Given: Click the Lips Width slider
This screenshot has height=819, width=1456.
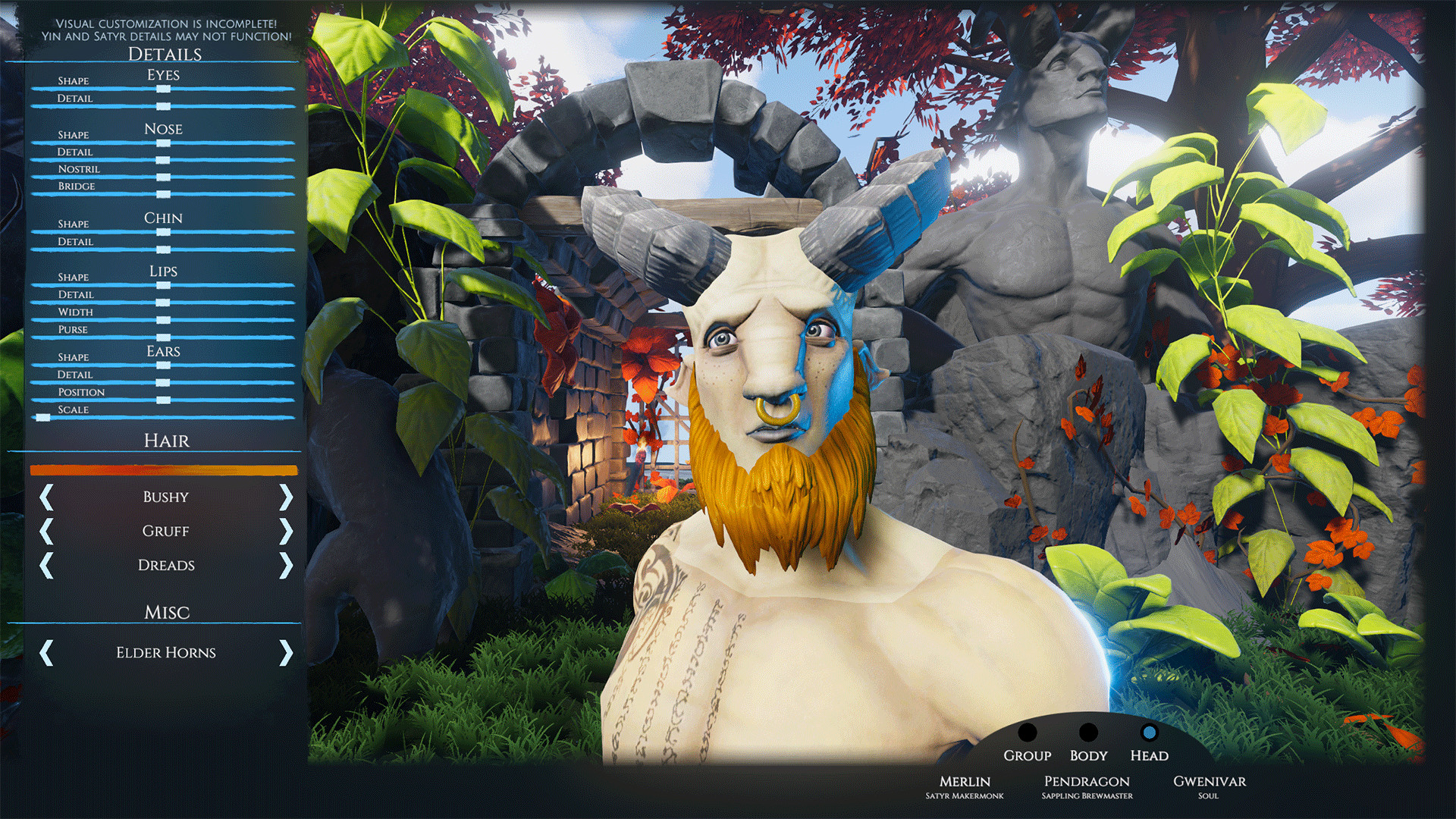Looking at the screenshot, I should tap(163, 320).
